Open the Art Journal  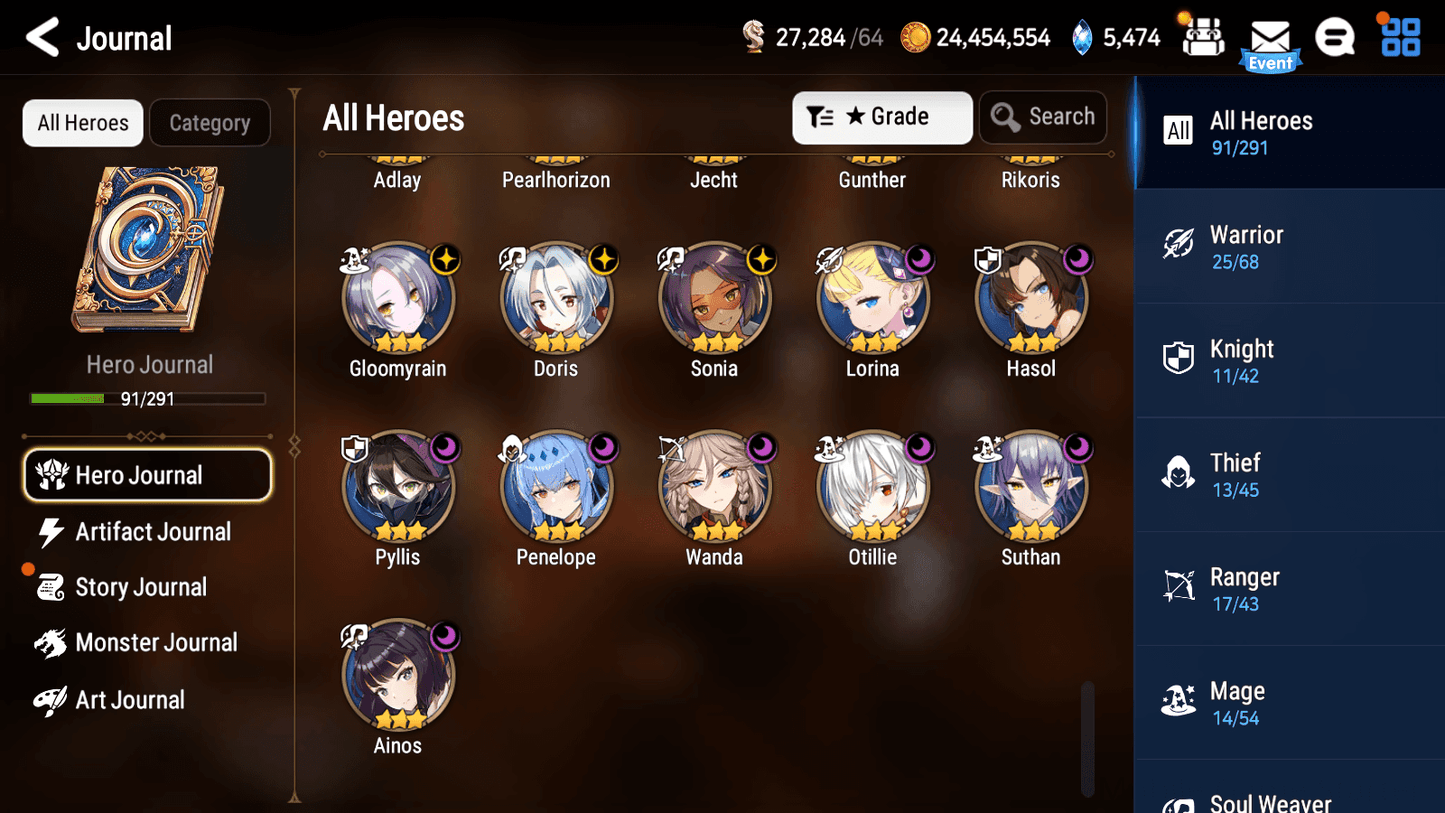(x=128, y=700)
